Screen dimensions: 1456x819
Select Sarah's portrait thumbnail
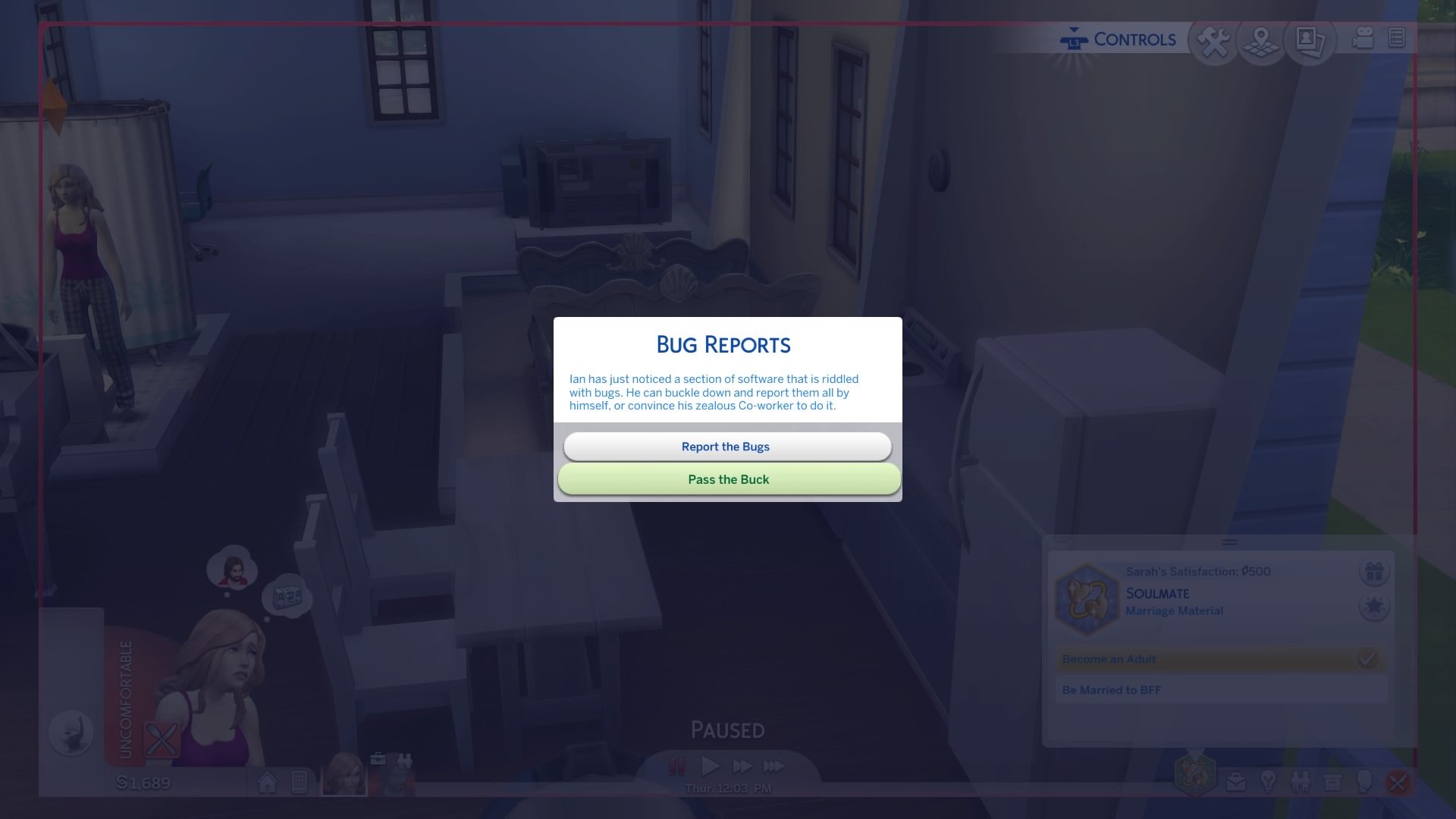pos(345,775)
